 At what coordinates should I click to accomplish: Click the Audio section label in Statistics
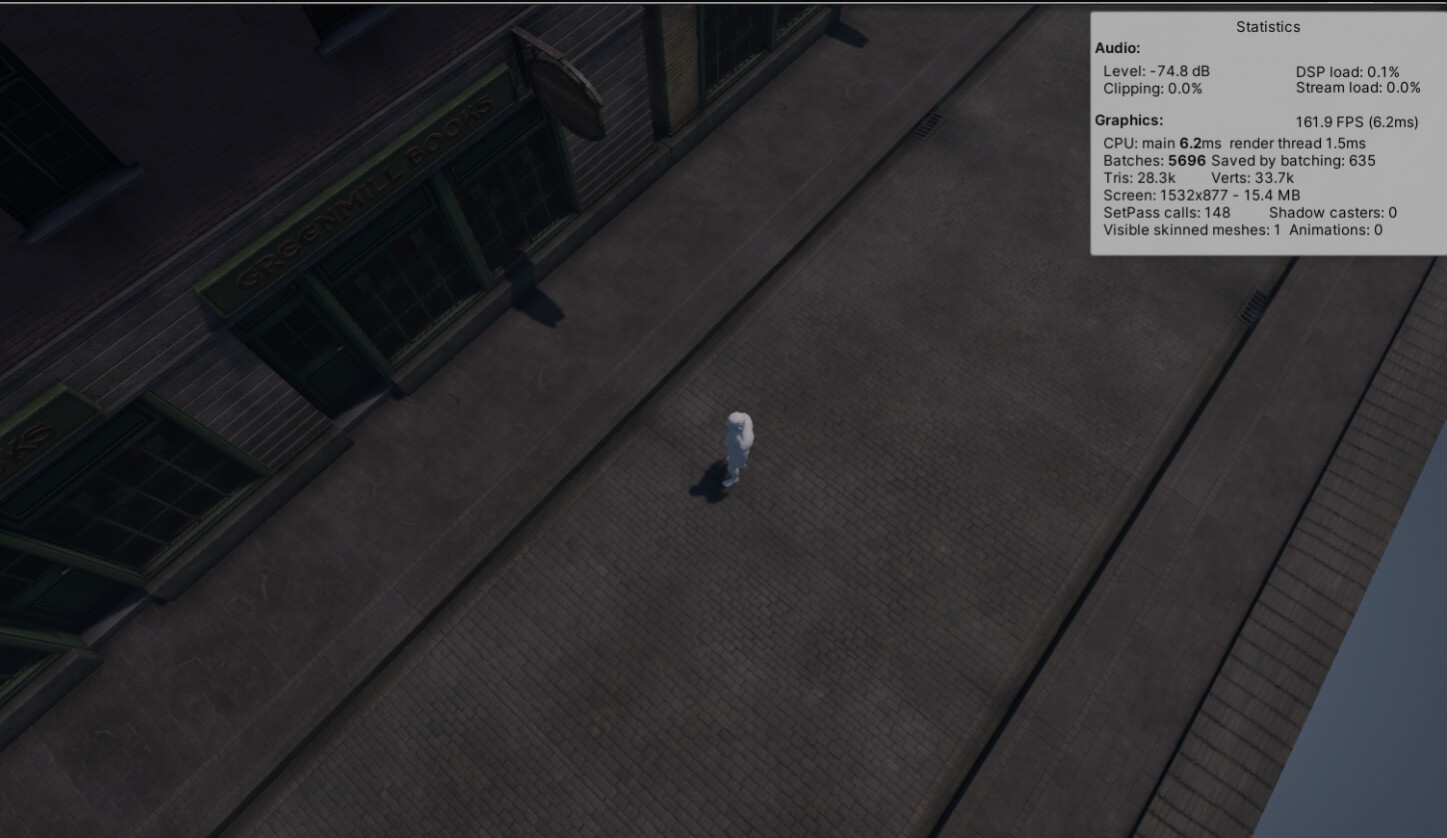click(1116, 48)
